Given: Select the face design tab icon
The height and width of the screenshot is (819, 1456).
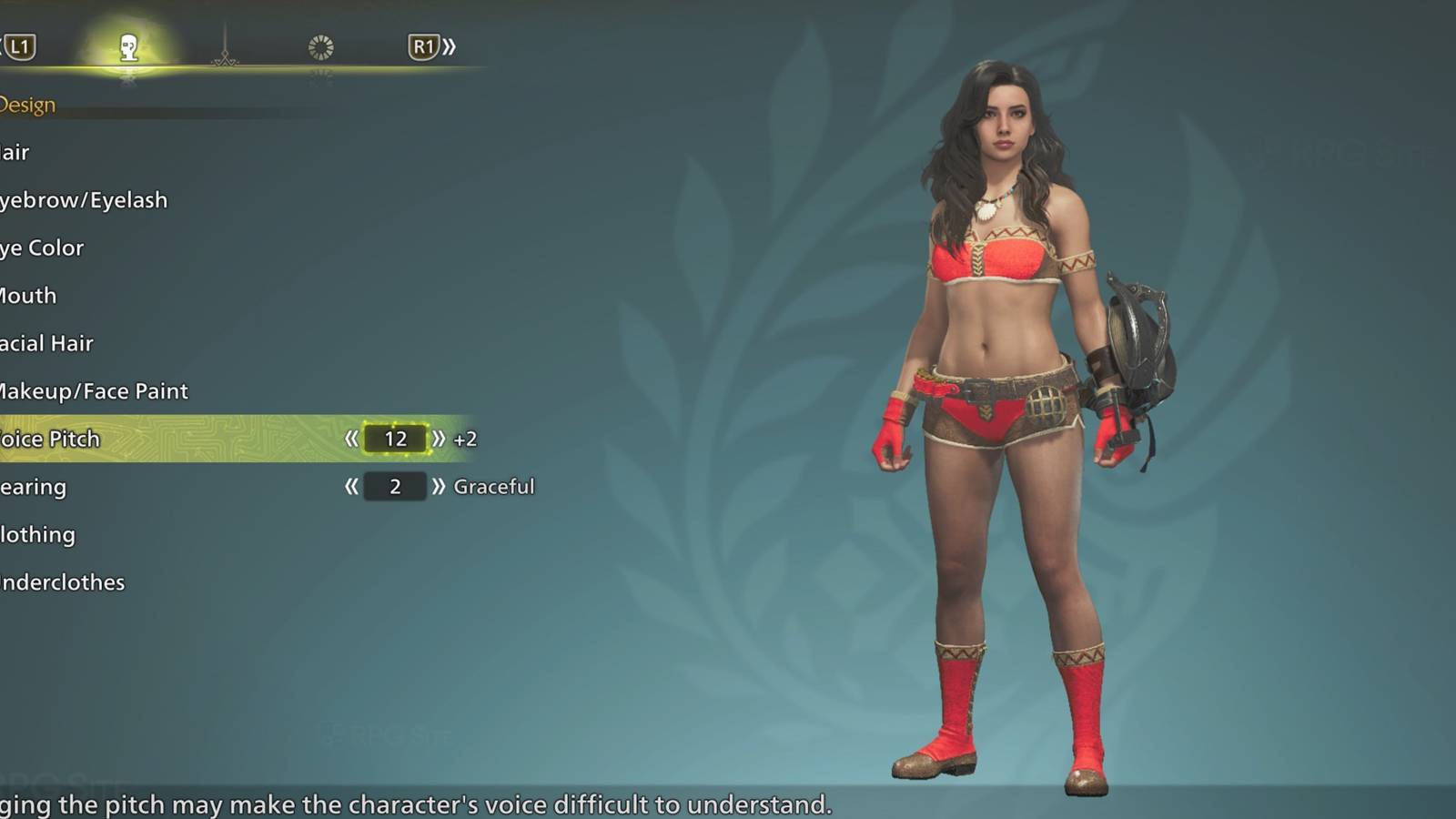Looking at the screenshot, I should tap(127, 47).
